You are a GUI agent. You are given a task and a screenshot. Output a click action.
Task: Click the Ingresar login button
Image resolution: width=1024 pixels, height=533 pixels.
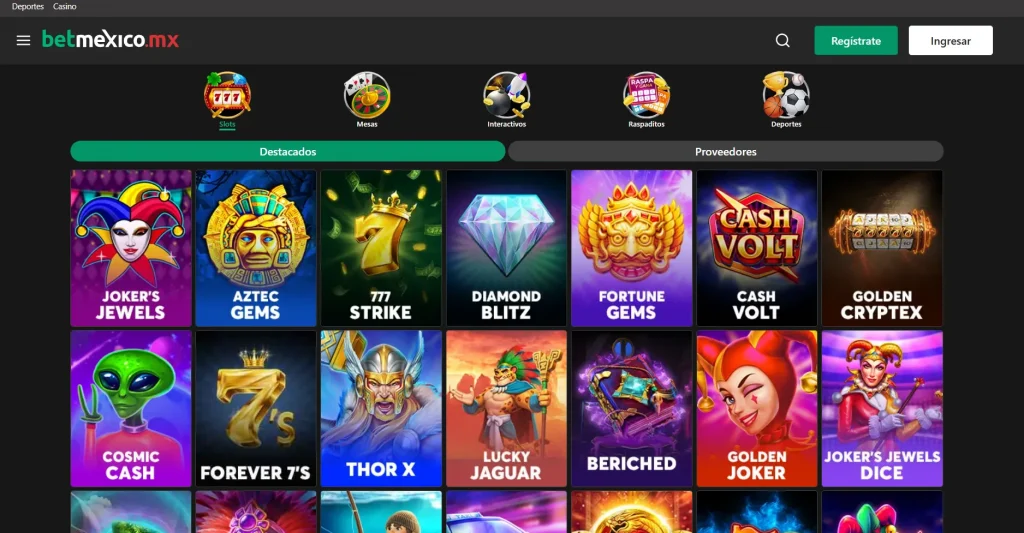950,41
